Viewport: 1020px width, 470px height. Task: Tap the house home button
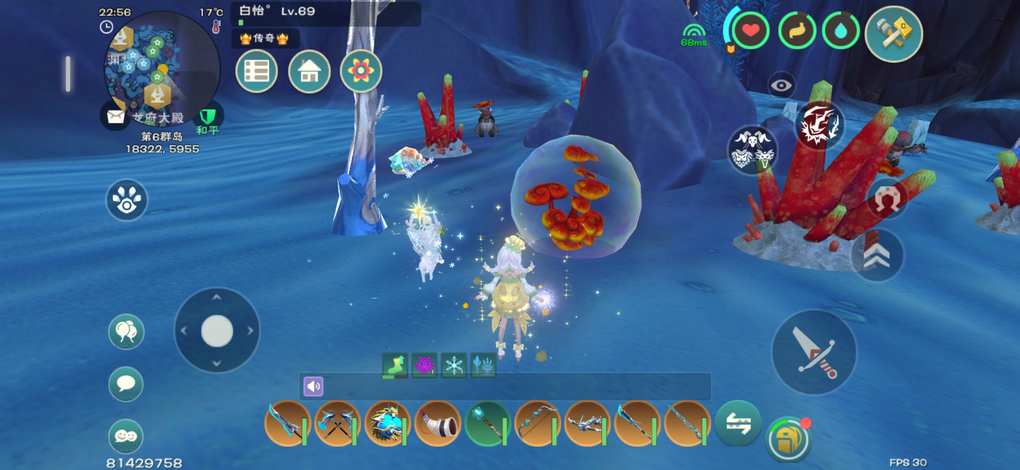[309, 71]
